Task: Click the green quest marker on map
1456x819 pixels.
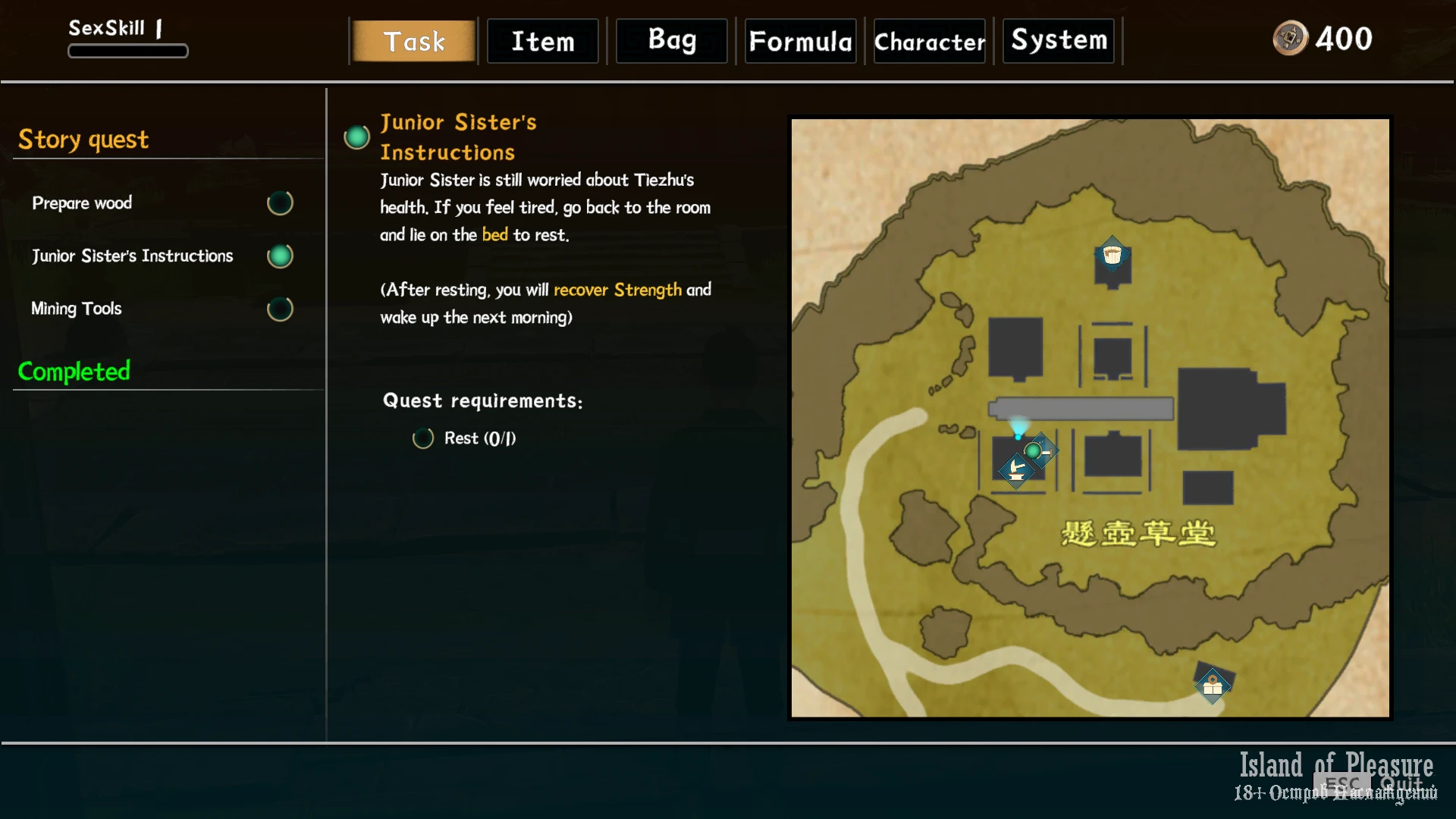Action: (1034, 451)
